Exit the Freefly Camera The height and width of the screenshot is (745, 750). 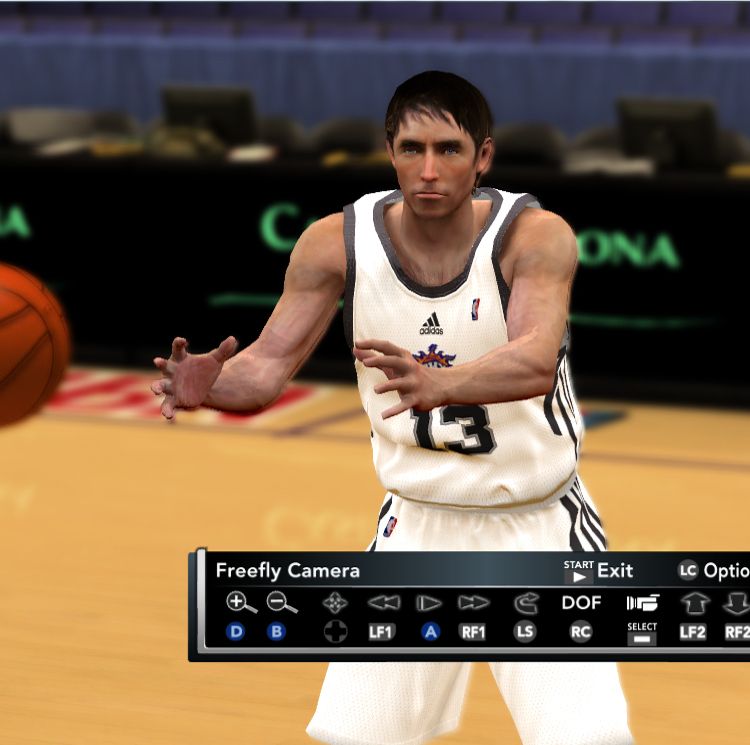(x=614, y=570)
